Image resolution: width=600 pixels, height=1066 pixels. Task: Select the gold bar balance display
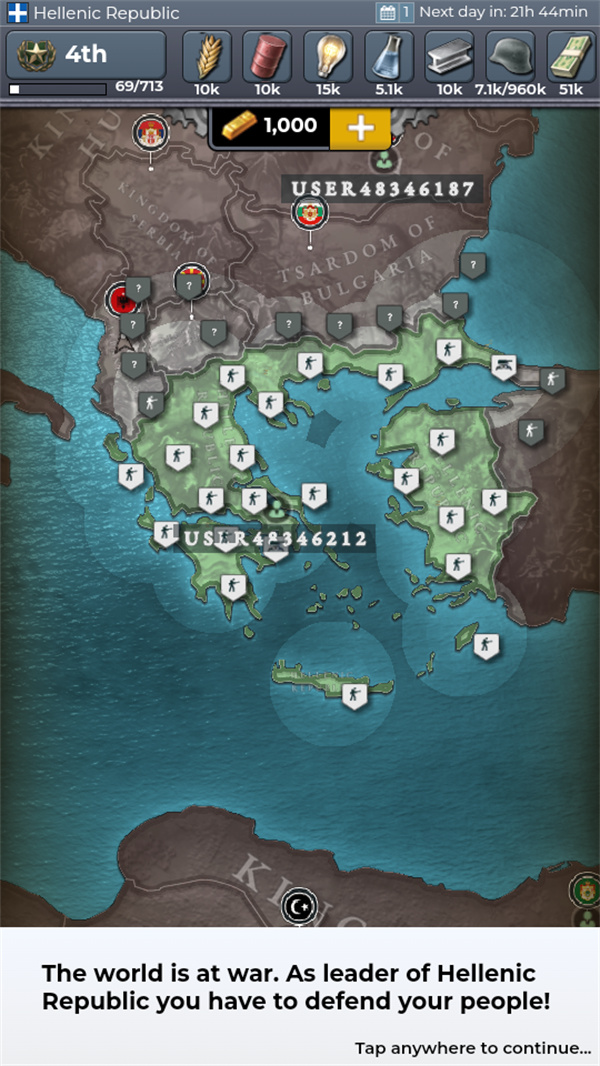(x=268, y=127)
